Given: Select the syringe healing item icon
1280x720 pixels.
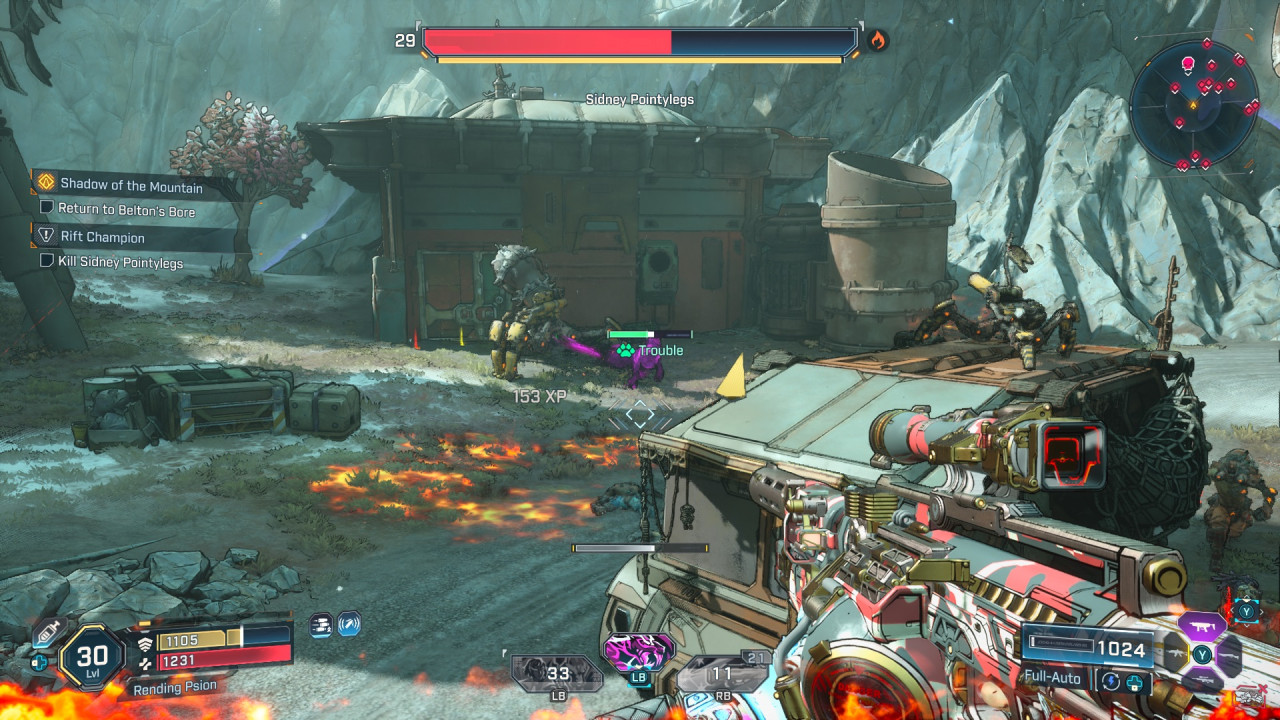Looking at the screenshot, I should click(48, 631).
